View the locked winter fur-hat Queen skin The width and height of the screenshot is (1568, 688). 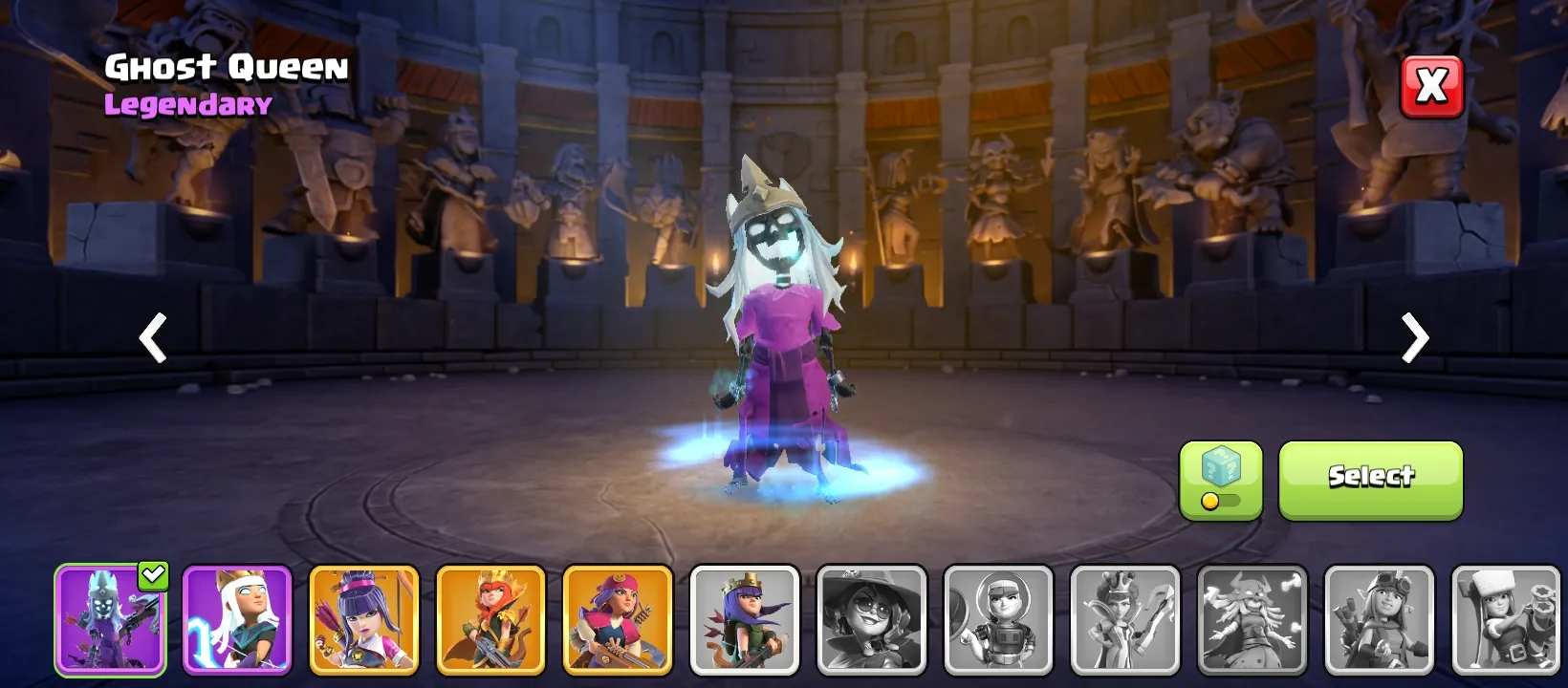1507,621
